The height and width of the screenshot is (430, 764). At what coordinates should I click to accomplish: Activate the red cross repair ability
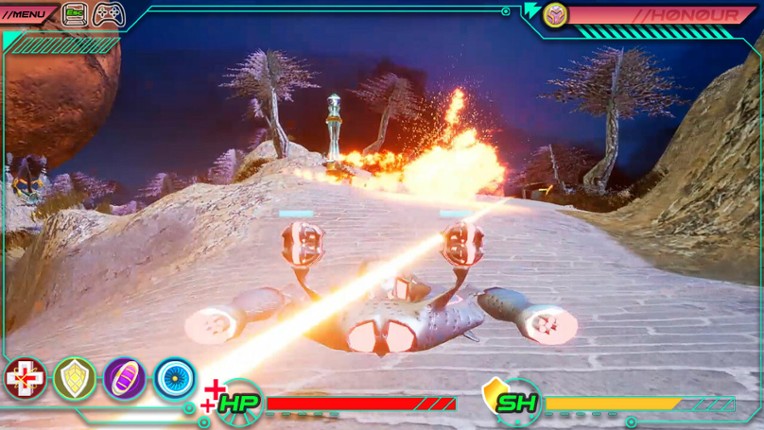tap(24, 379)
